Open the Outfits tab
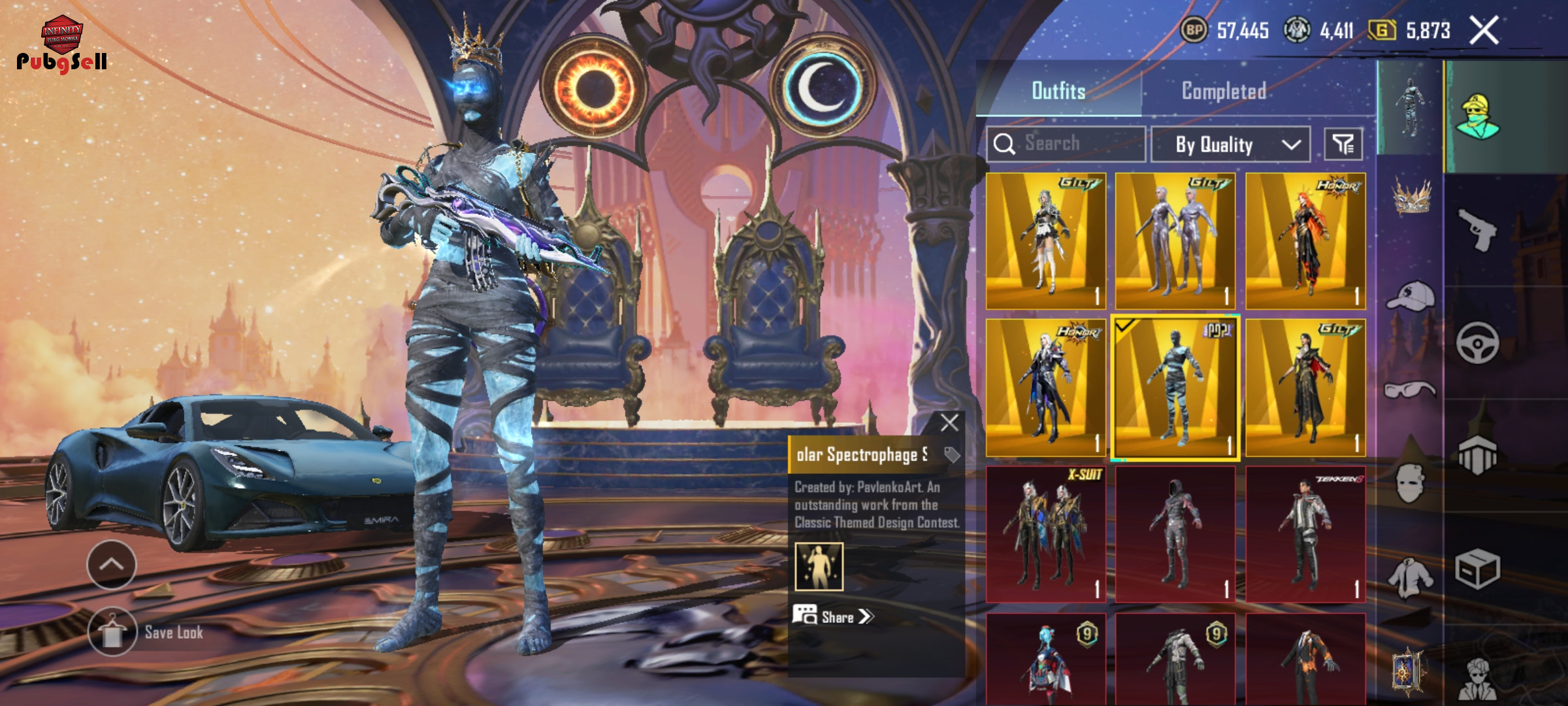This screenshot has height=706, width=1568. (x=1058, y=91)
